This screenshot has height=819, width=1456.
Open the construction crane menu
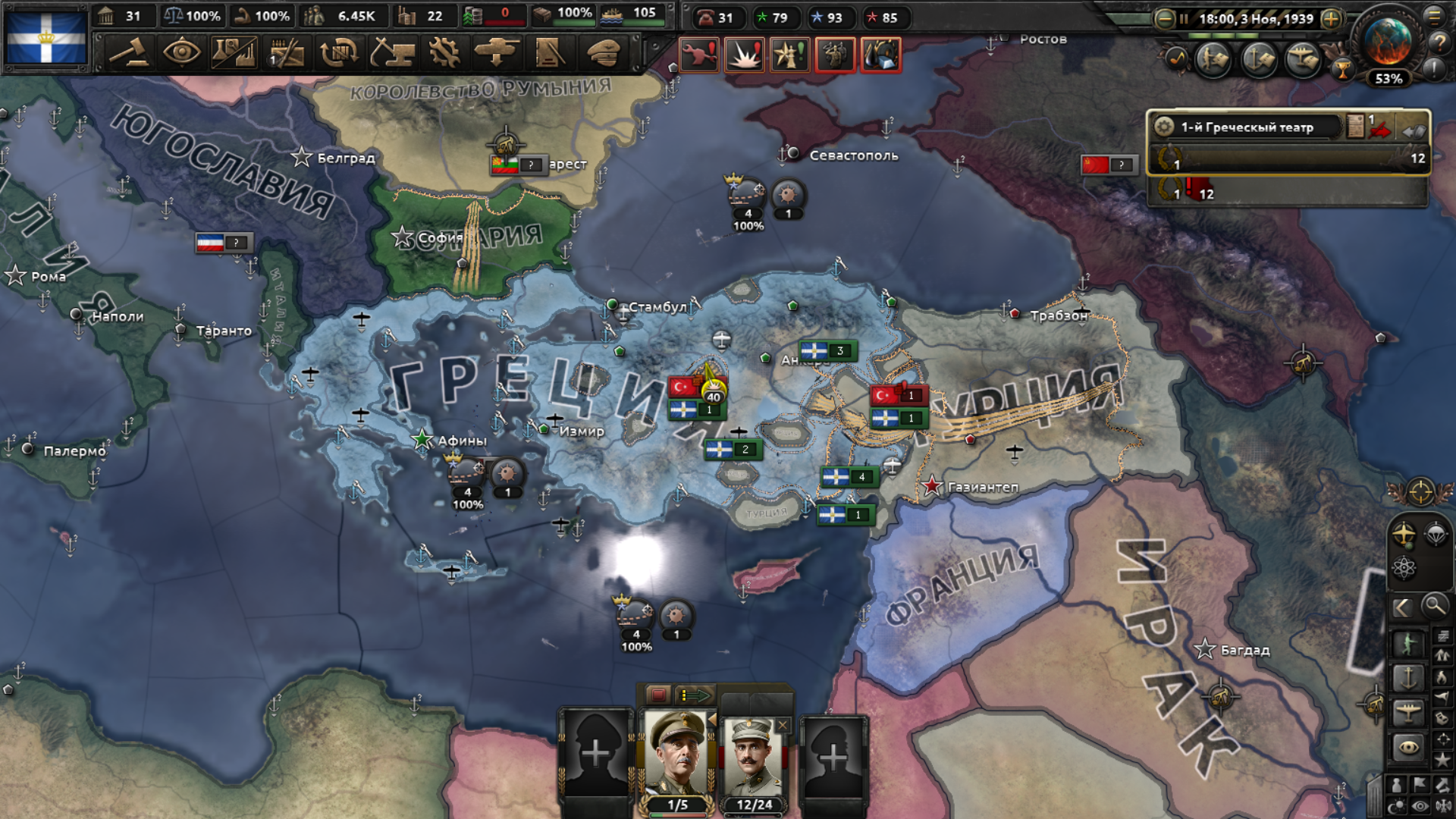tap(391, 53)
